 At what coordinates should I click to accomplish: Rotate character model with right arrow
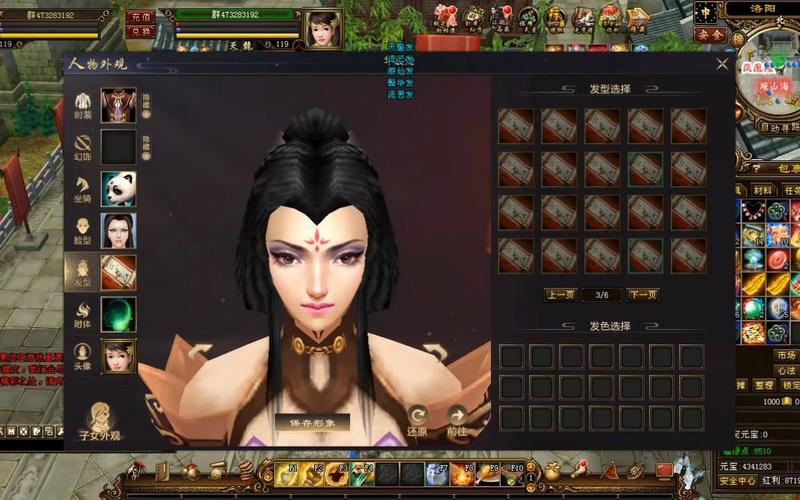(434, 352)
